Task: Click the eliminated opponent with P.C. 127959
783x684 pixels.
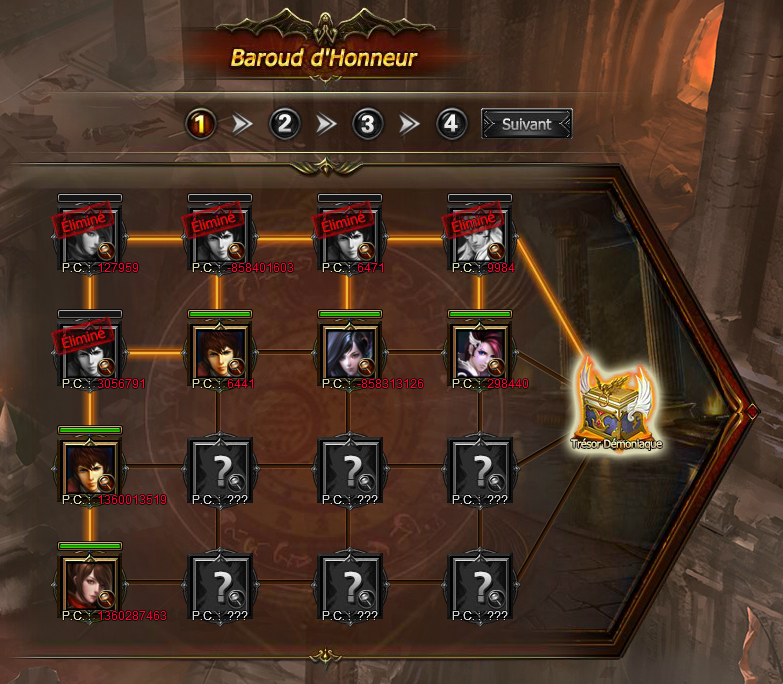Action: 89,236
